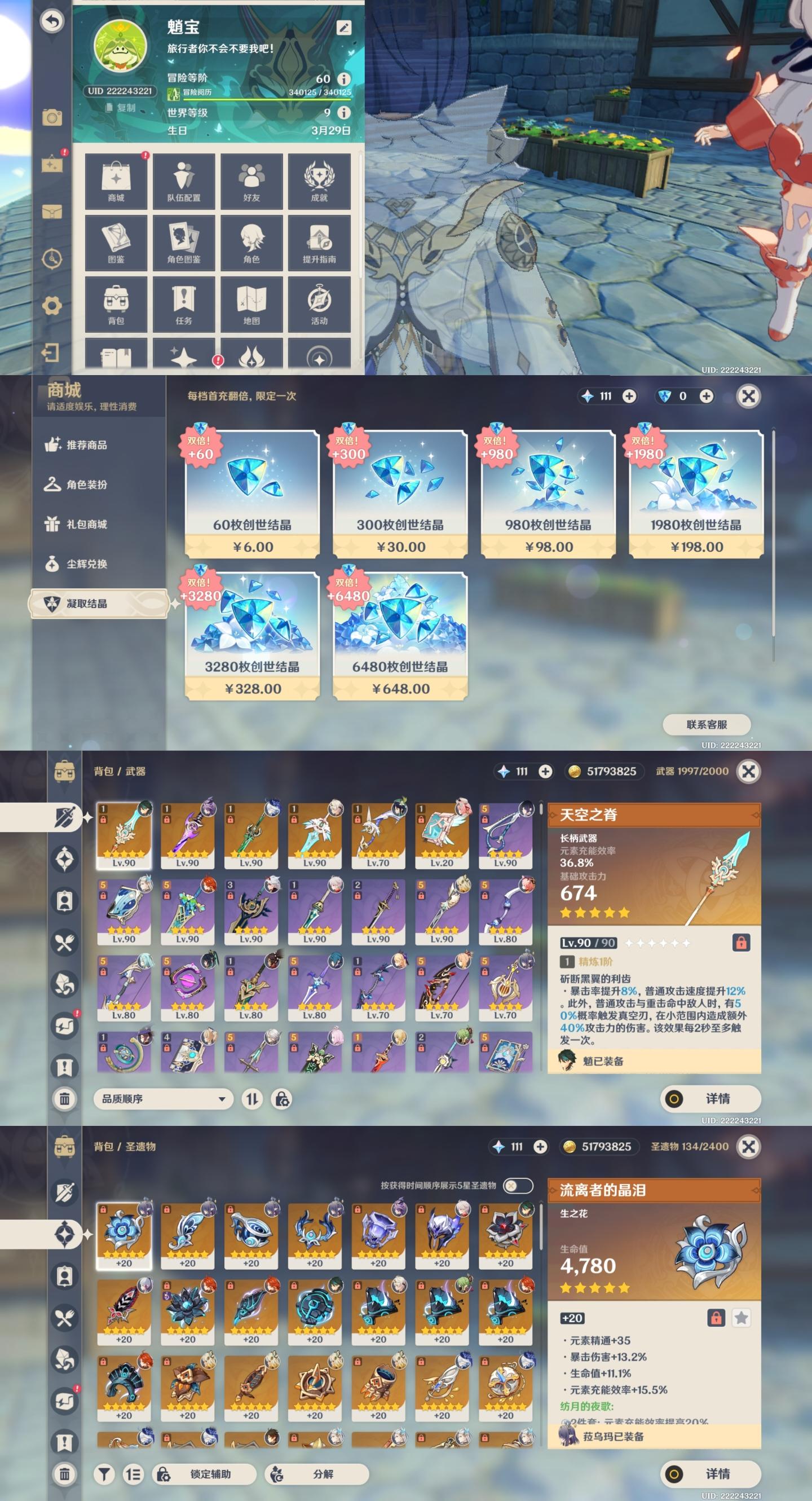Edit the profile with the pencil icon
Screen dimensions: 812x1501
(x=343, y=28)
